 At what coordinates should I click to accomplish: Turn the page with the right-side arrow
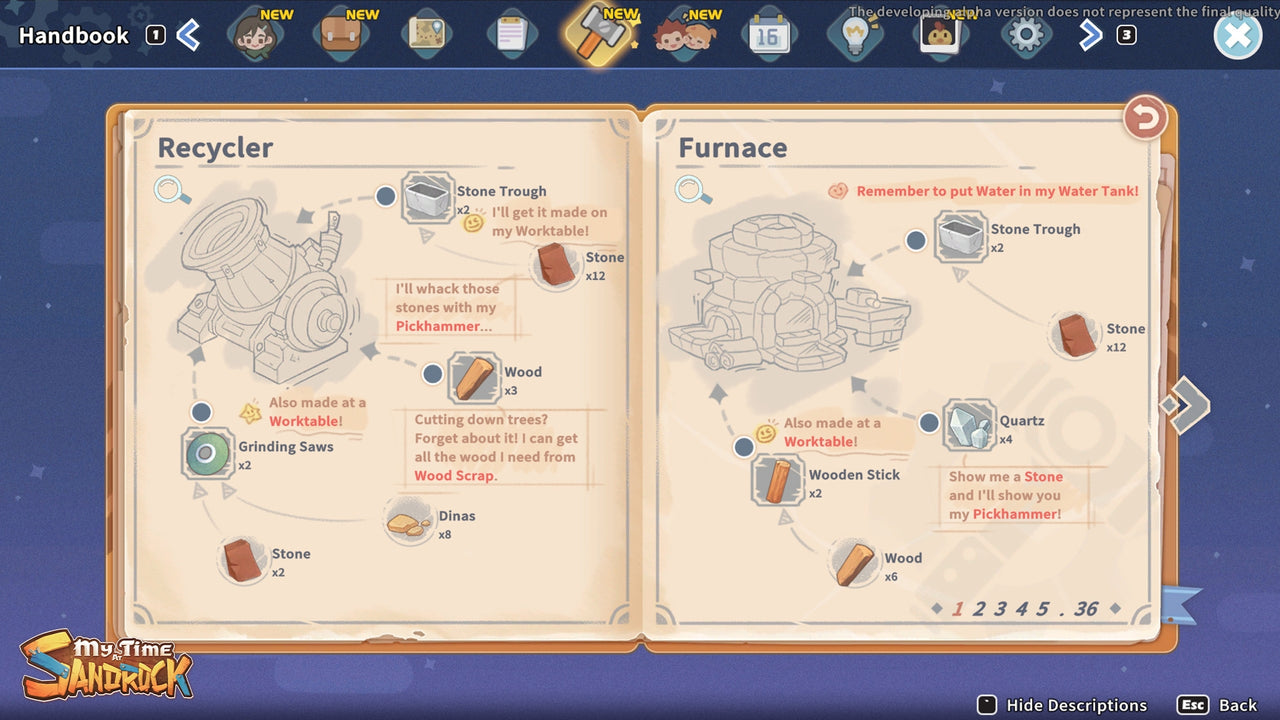1190,405
